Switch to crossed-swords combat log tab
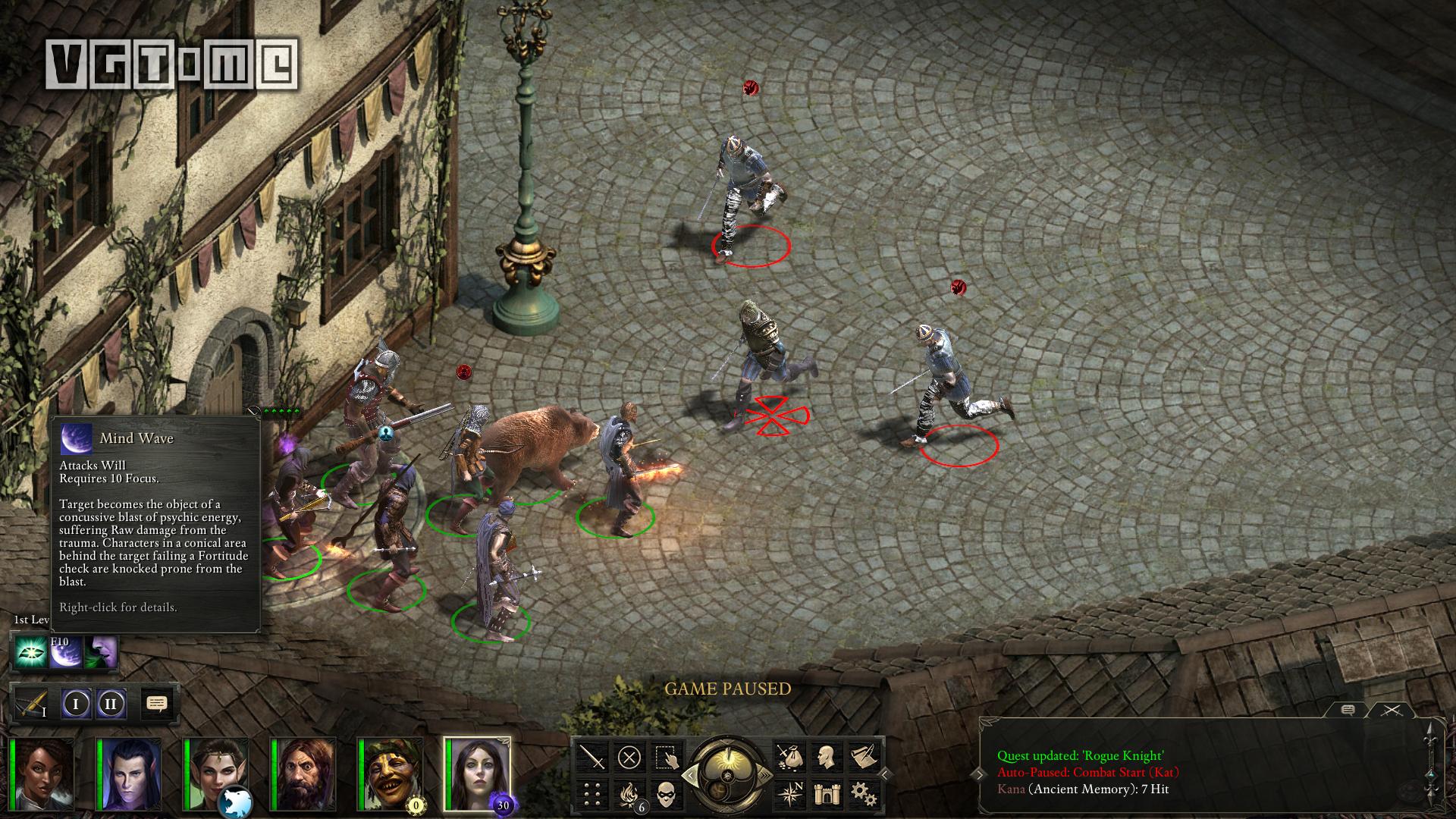This screenshot has width=1456, height=819. coord(1391,711)
